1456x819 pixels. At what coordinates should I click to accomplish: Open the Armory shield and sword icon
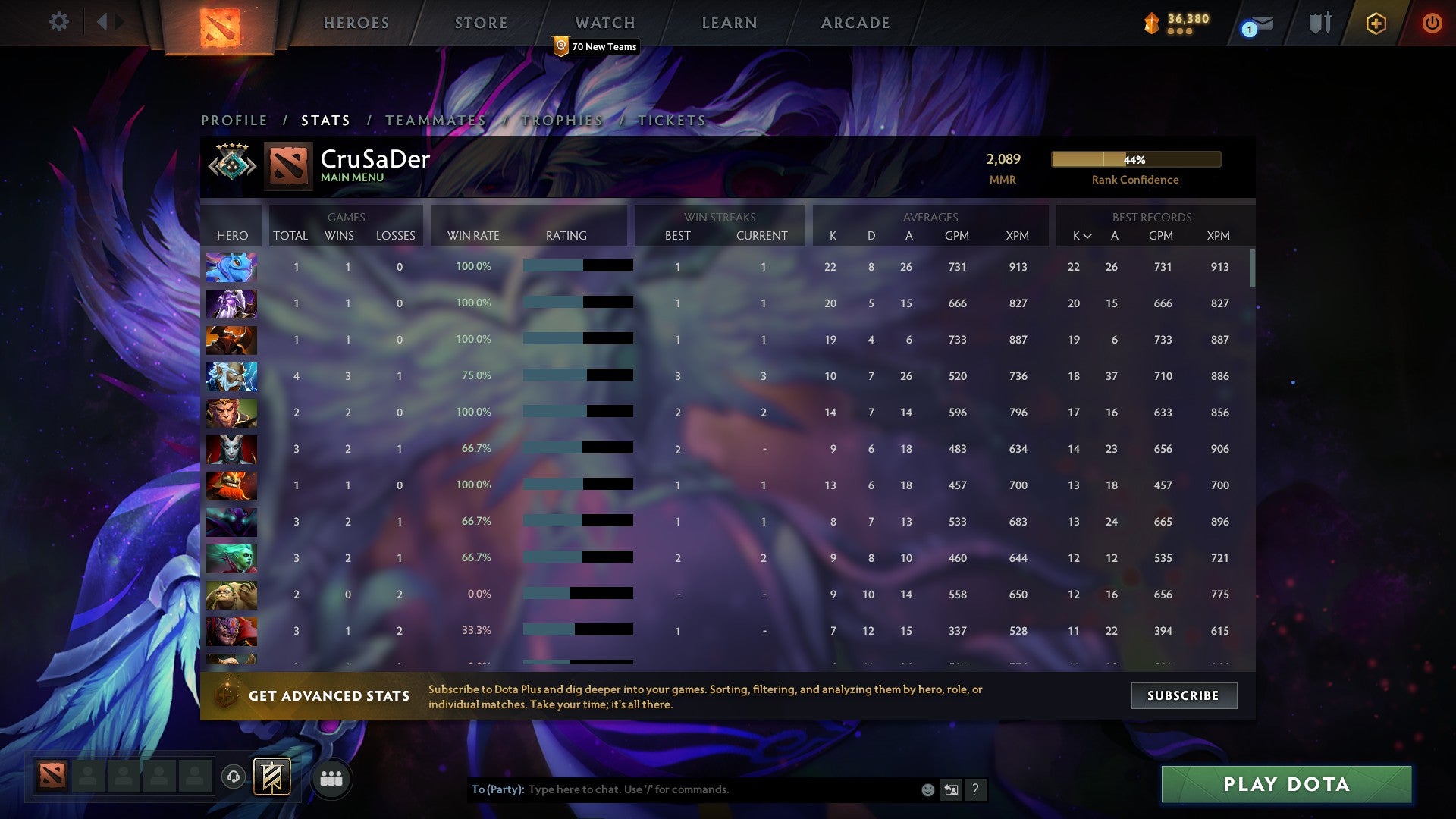(x=1319, y=23)
